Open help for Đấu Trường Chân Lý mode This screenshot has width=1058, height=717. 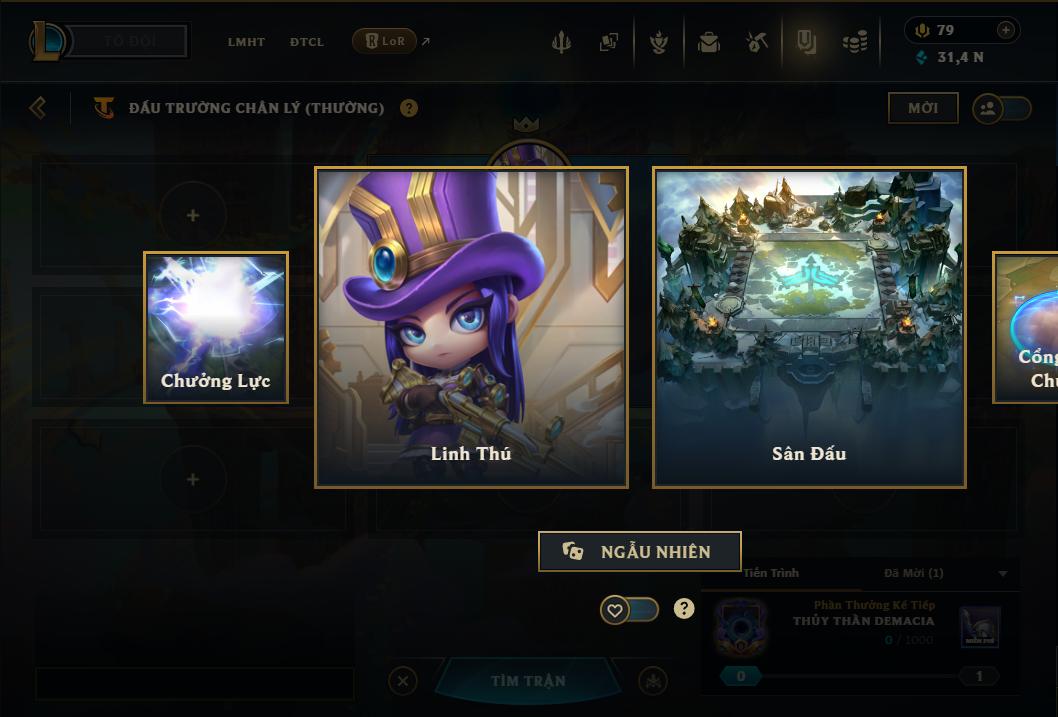(409, 108)
